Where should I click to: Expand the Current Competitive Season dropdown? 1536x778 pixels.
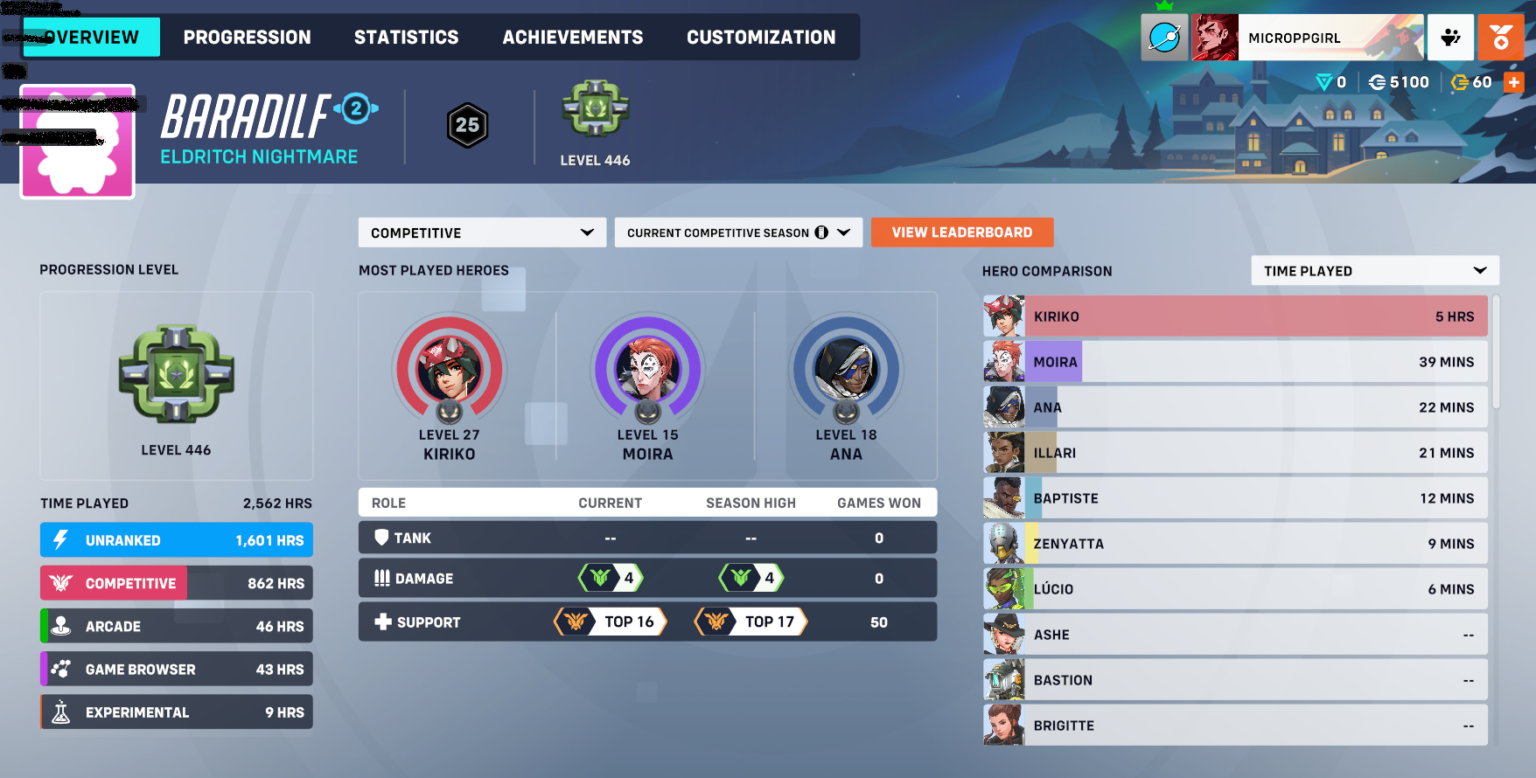coord(738,232)
